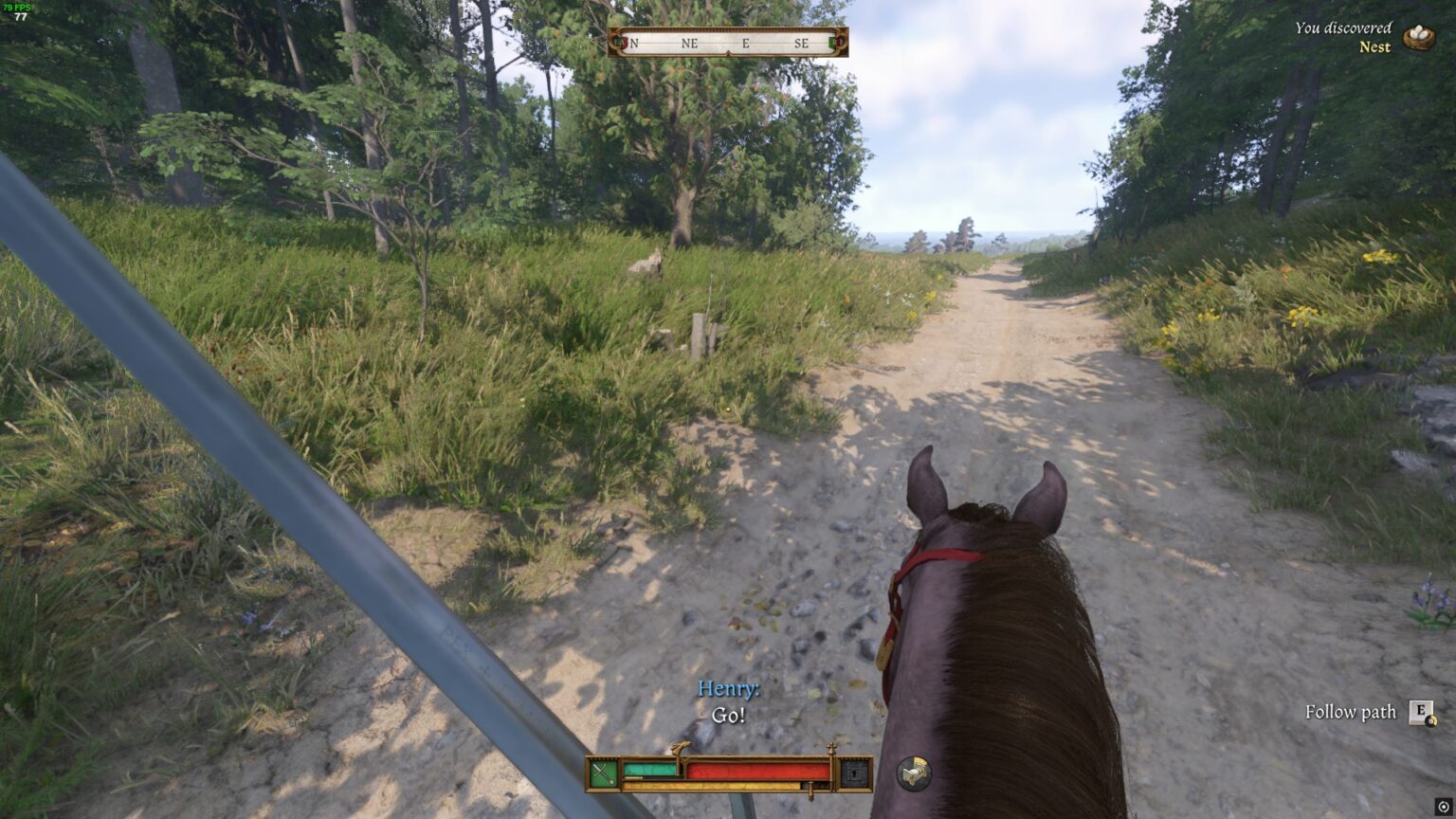Viewport: 1456px width, 819px height.
Task: Click the nest icon in the discovery notification
Action: (x=1418, y=37)
